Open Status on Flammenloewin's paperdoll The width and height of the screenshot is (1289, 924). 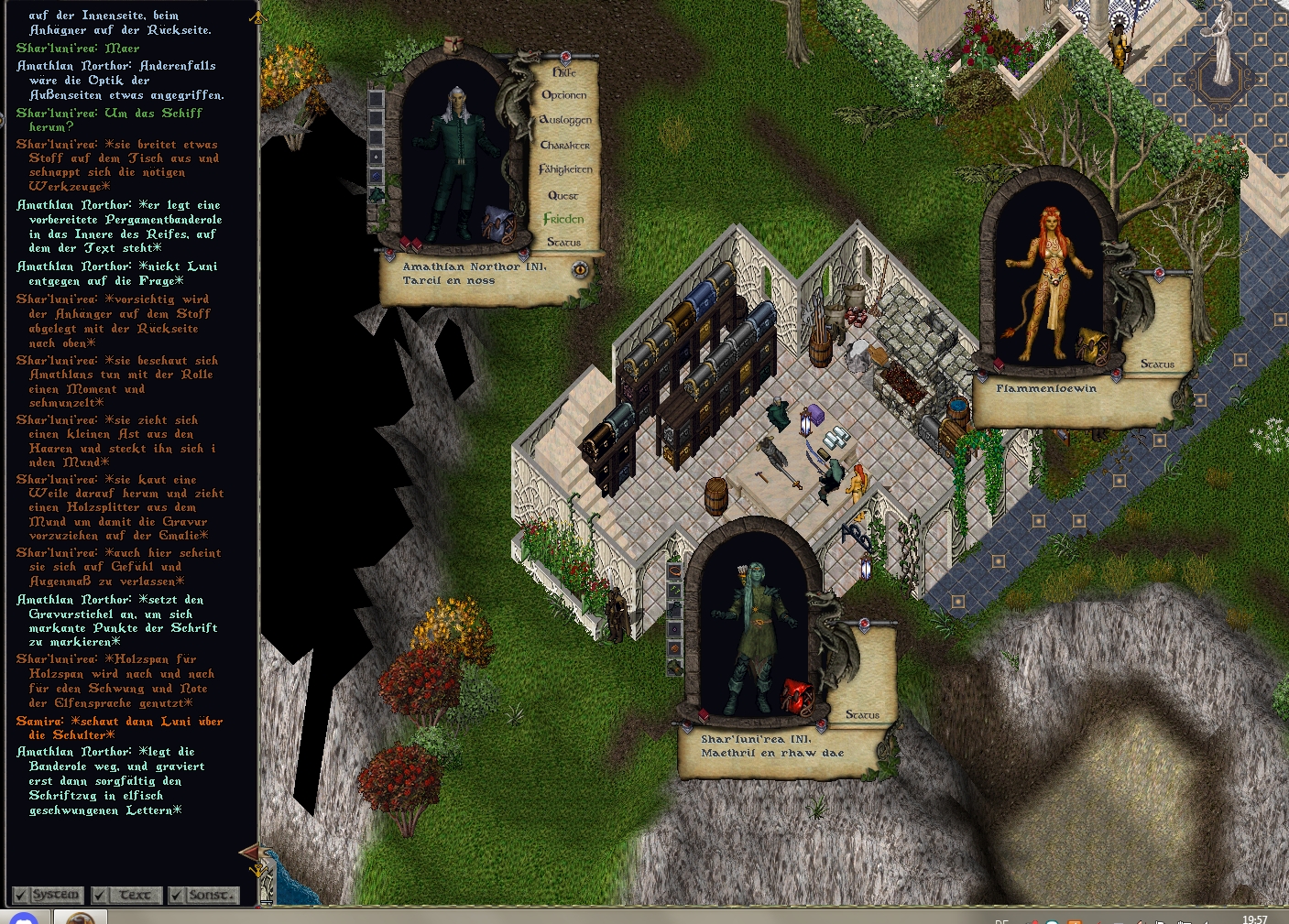coord(1157,364)
